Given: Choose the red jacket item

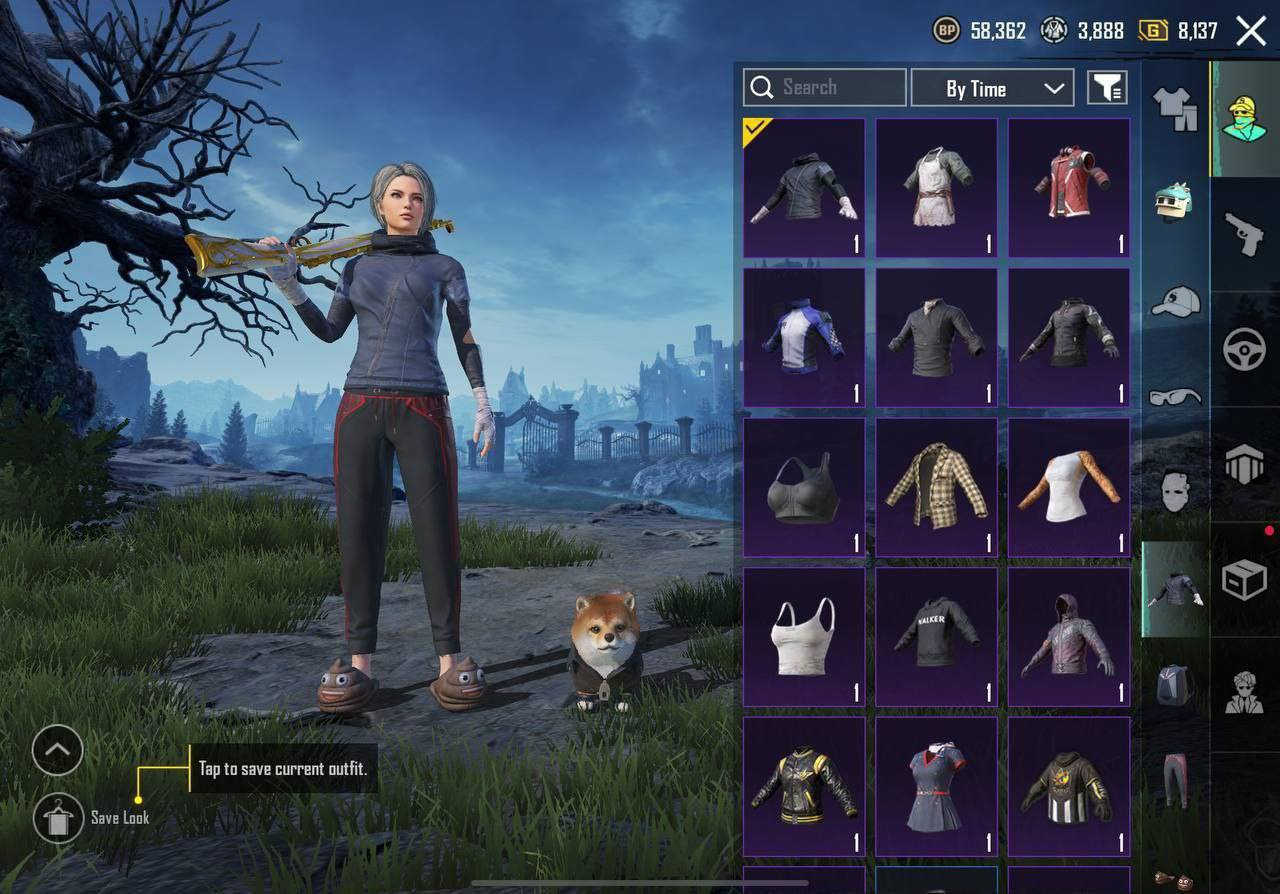Looking at the screenshot, I should [x=1069, y=188].
